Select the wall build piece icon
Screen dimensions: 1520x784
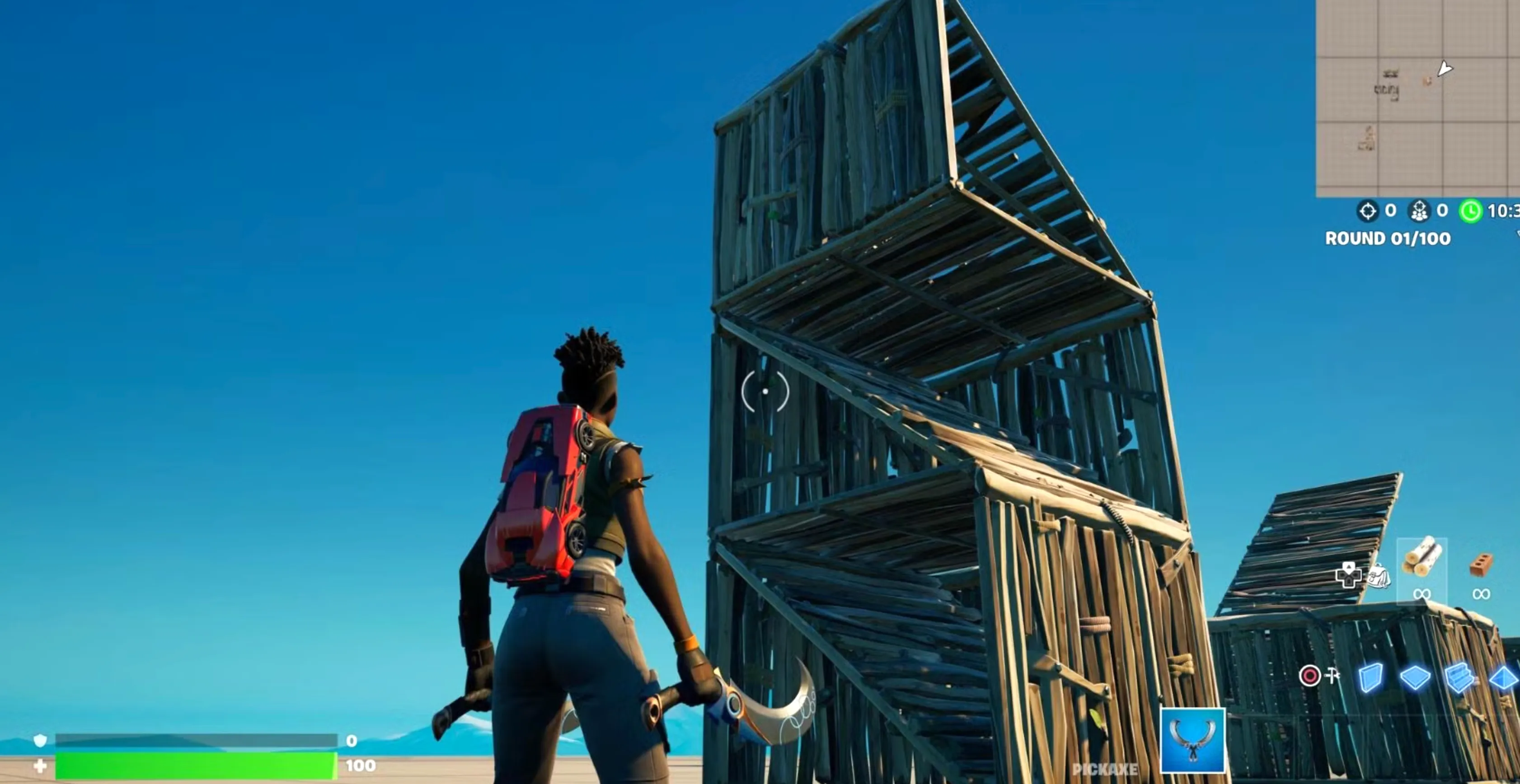click(x=1371, y=678)
